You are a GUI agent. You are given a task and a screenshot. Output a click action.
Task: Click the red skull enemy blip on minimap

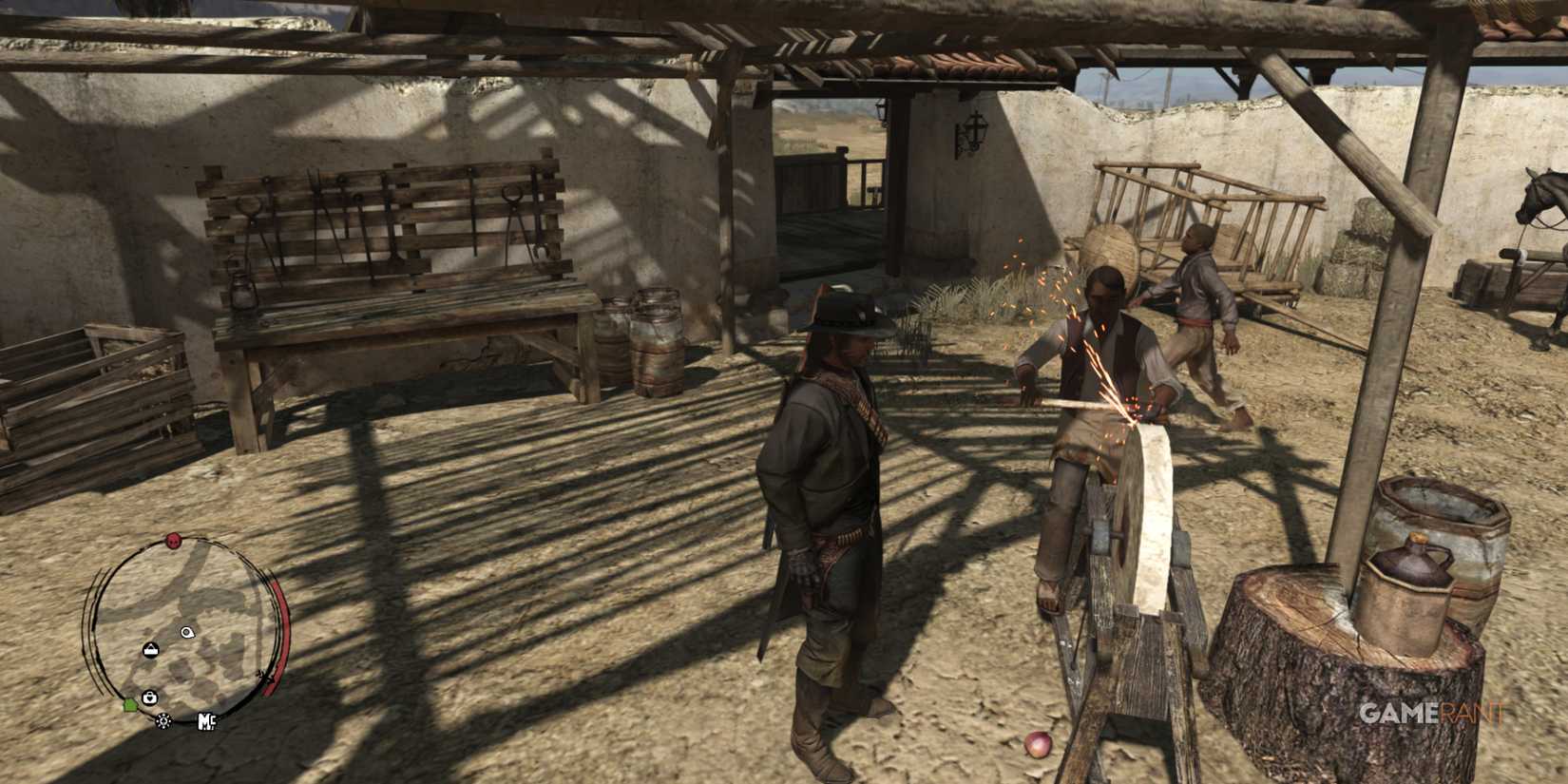[x=172, y=541]
